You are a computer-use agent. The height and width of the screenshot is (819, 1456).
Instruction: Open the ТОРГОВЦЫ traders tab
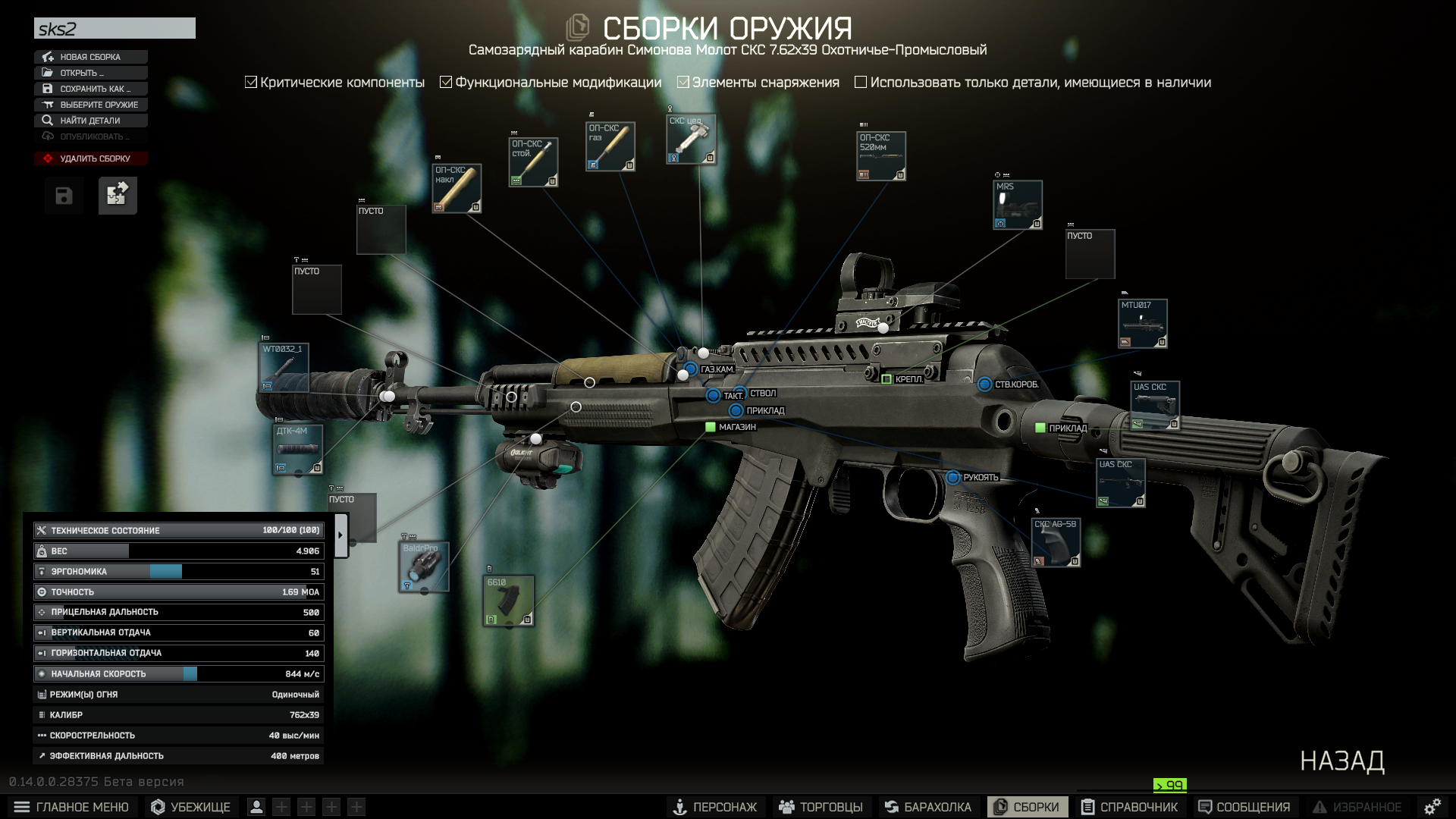(821, 807)
